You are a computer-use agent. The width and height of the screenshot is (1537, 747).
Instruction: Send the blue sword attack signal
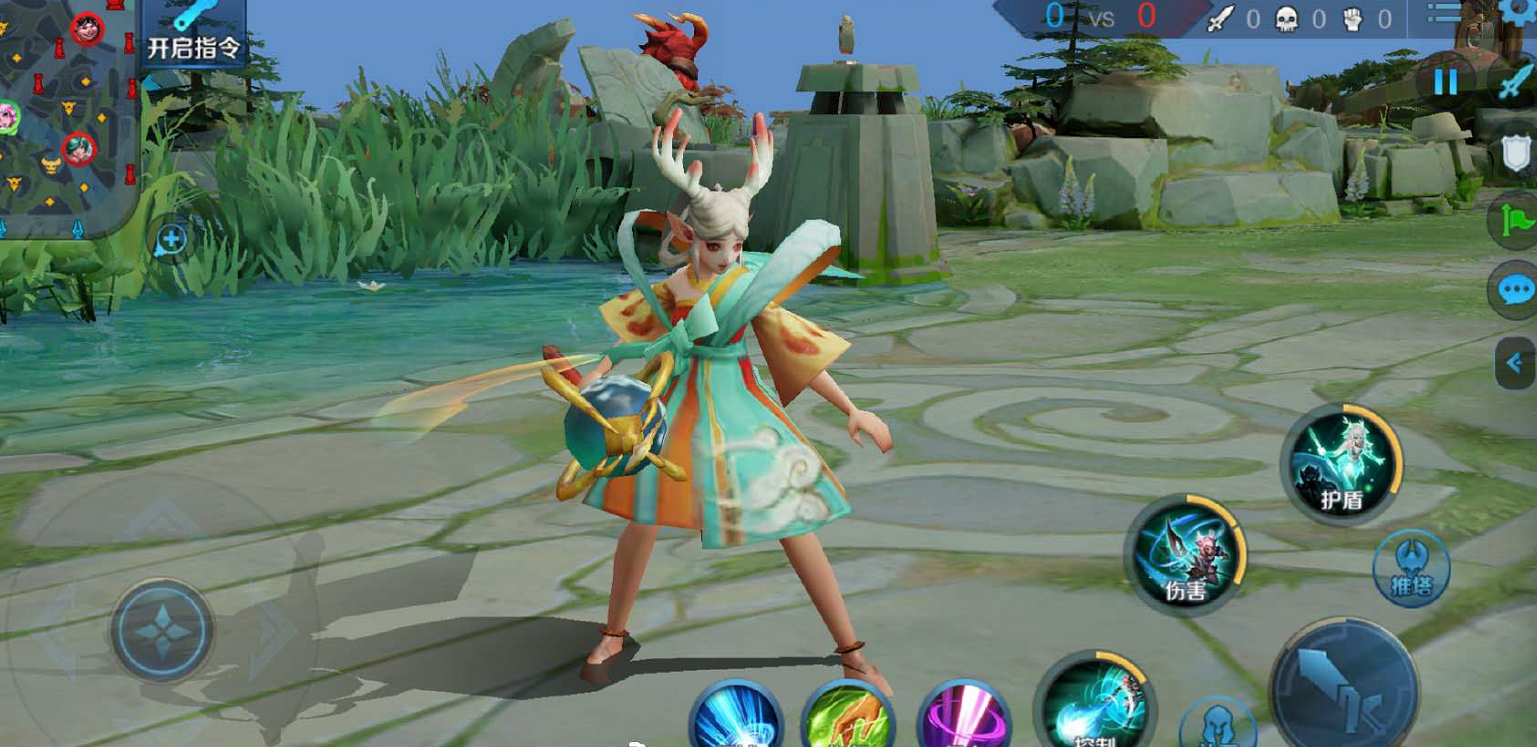coord(1517,82)
